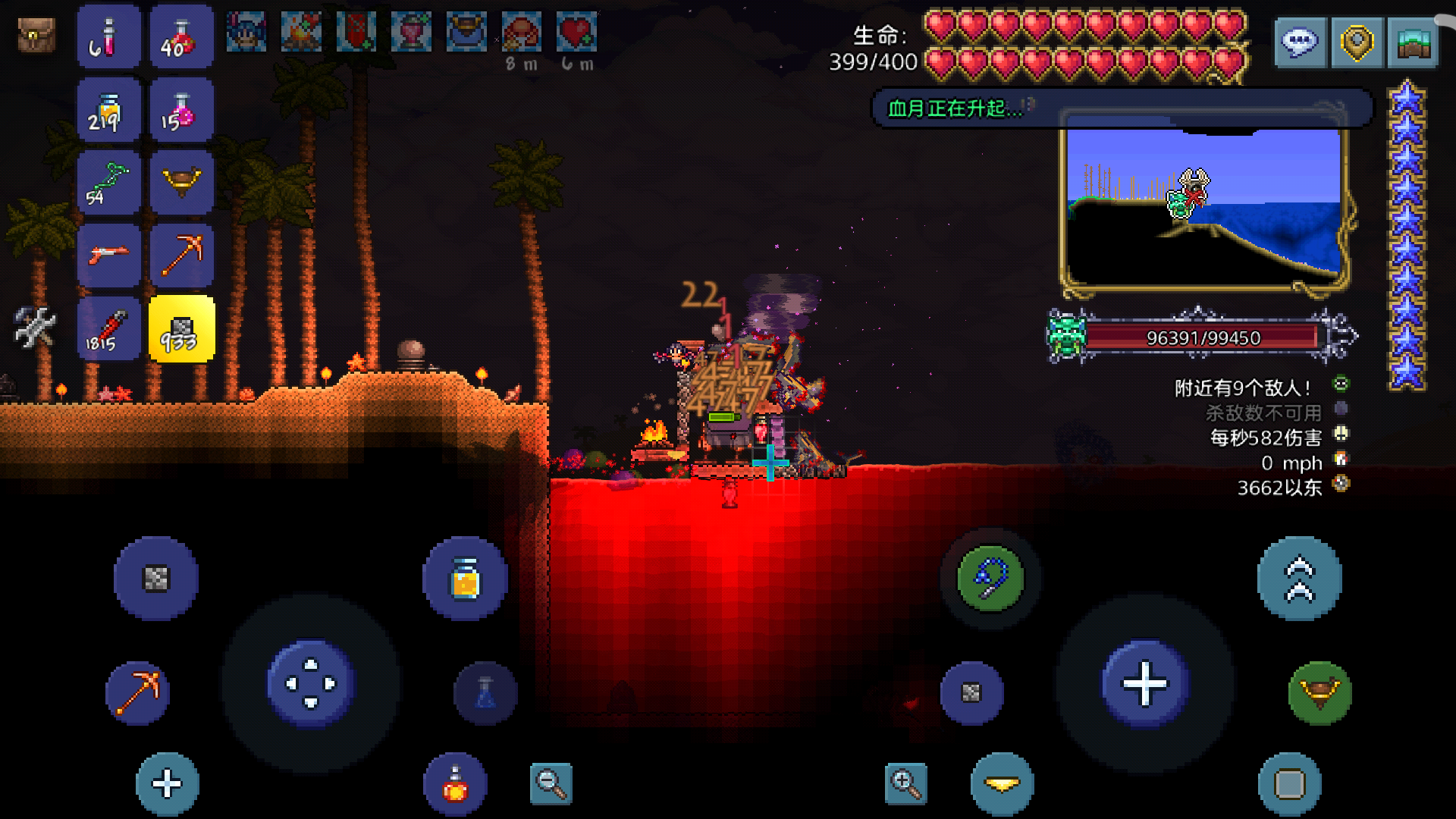
Task: Choose the red gun hotbar slot
Action: coord(108,256)
